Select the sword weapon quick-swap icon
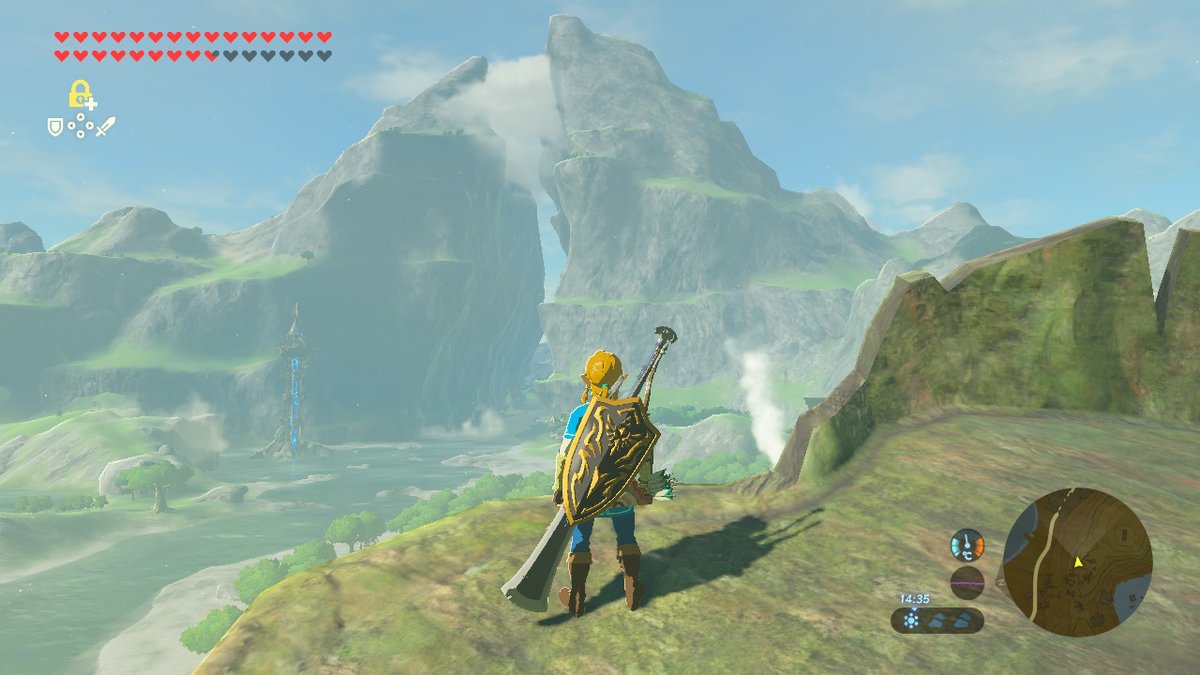This screenshot has width=1200, height=675. [105, 127]
